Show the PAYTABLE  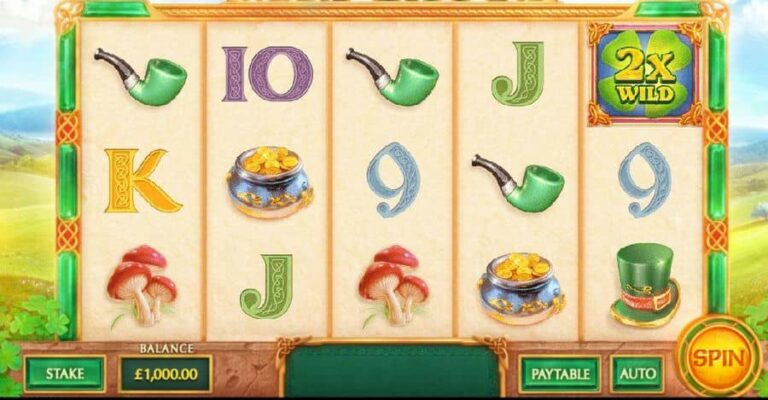tap(559, 374)
